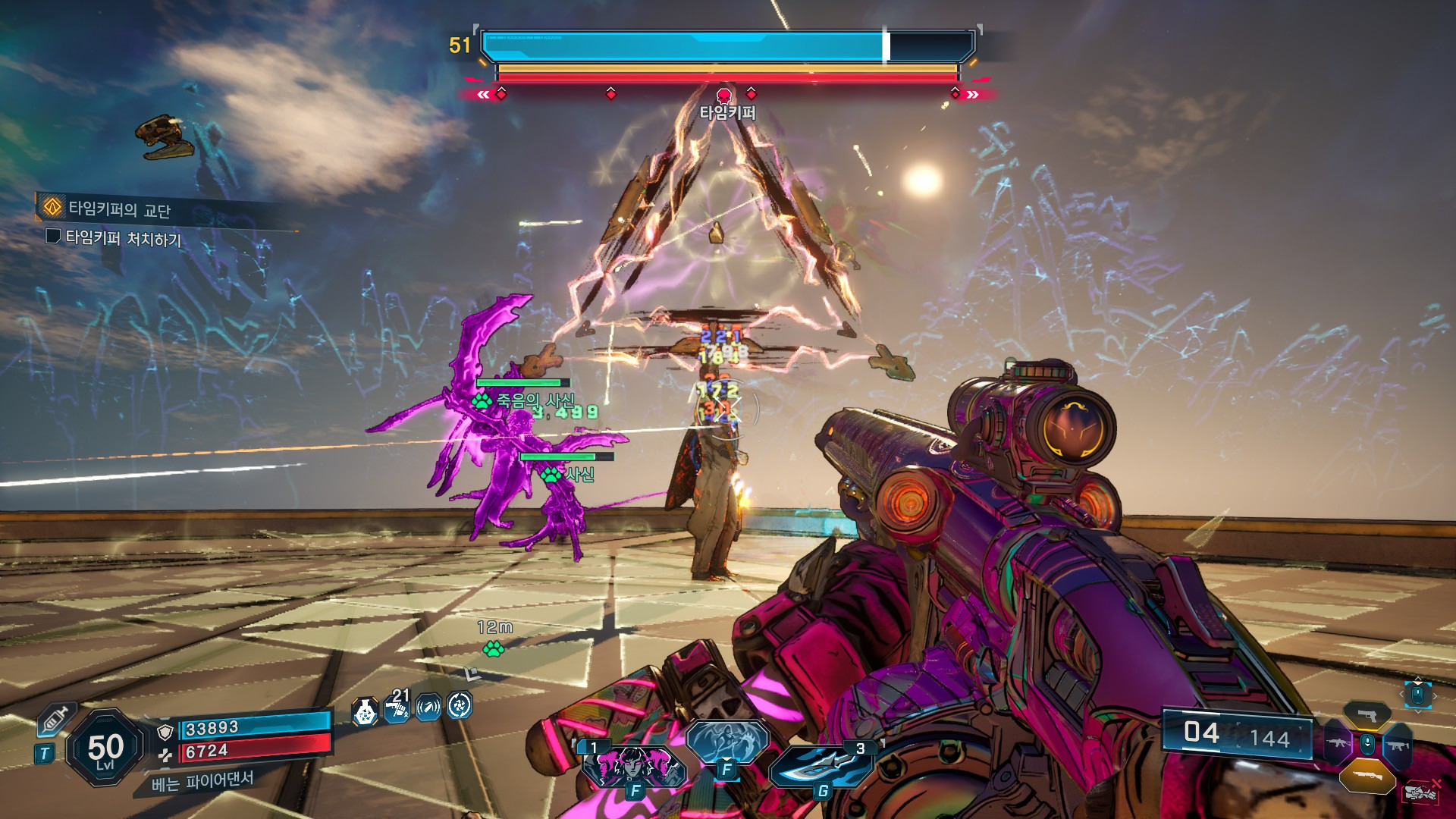Screen dimensions: 1456x819
Task: Select the pistol weapon slot
Action: coord(1367,716)
